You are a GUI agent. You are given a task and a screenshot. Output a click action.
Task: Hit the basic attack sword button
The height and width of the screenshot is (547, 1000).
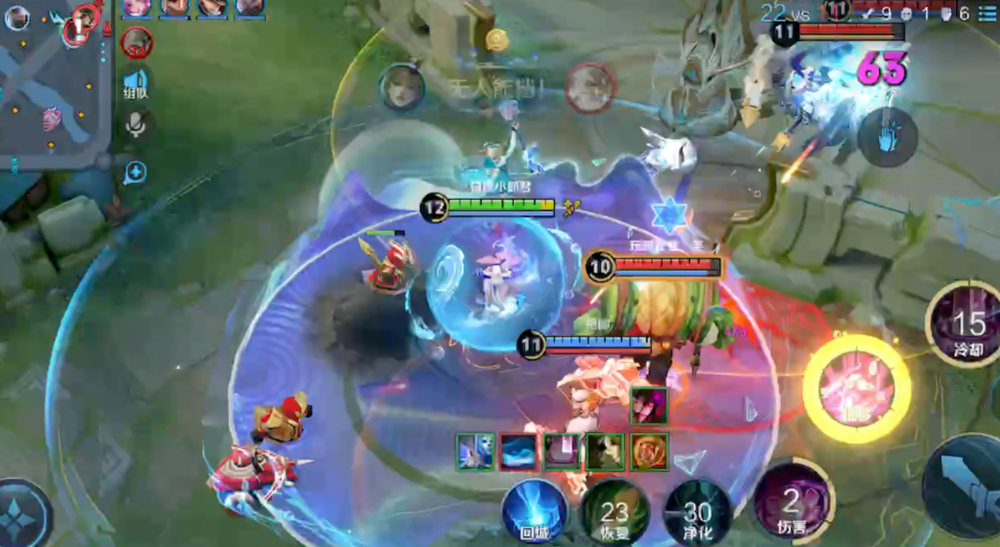coord(967,487)
